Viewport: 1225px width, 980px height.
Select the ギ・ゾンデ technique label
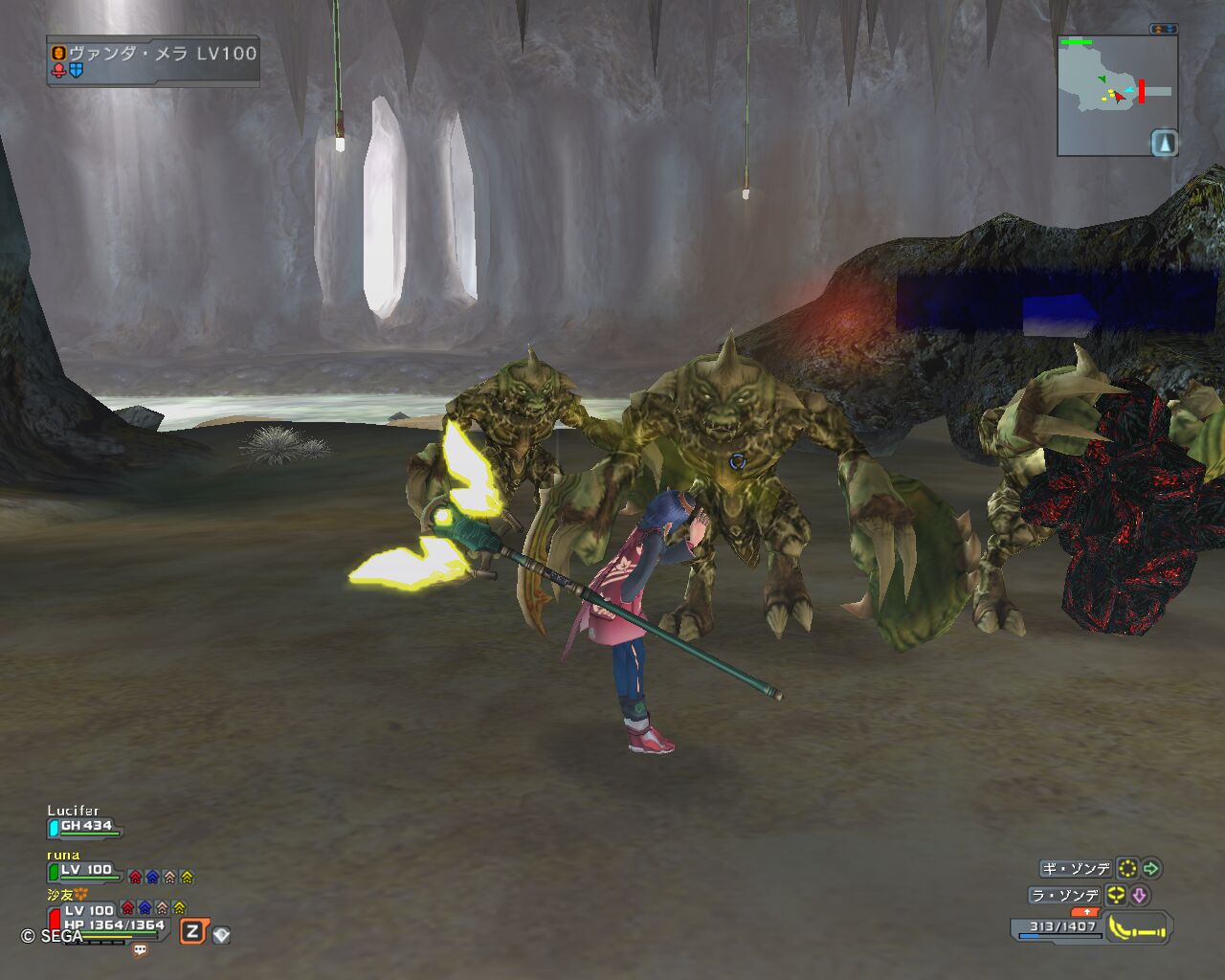click(1077, 869)
